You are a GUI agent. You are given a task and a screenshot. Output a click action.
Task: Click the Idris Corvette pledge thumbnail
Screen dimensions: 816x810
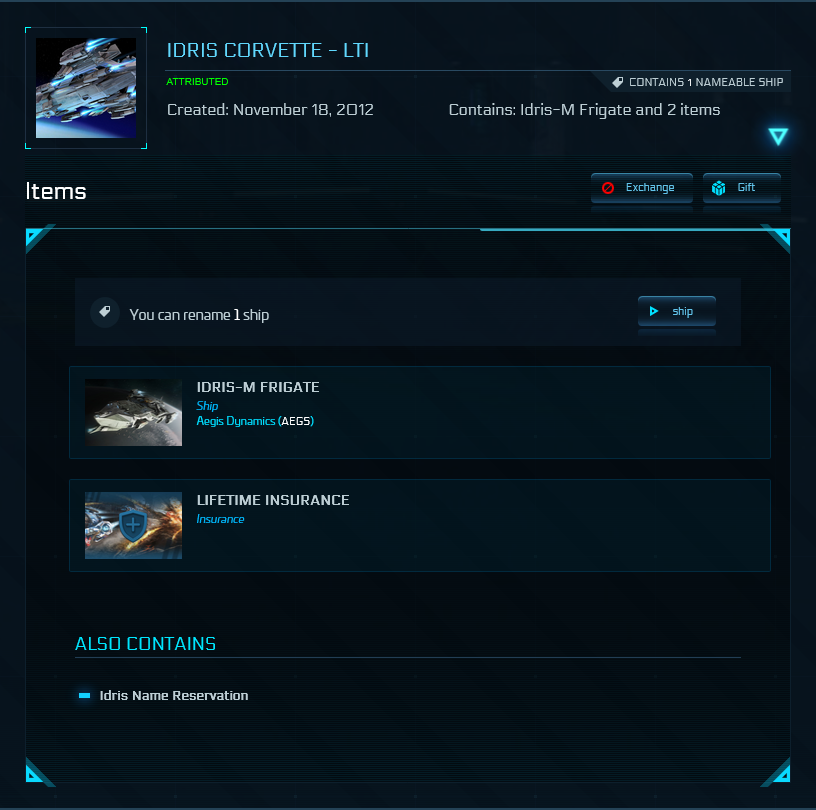86,88
